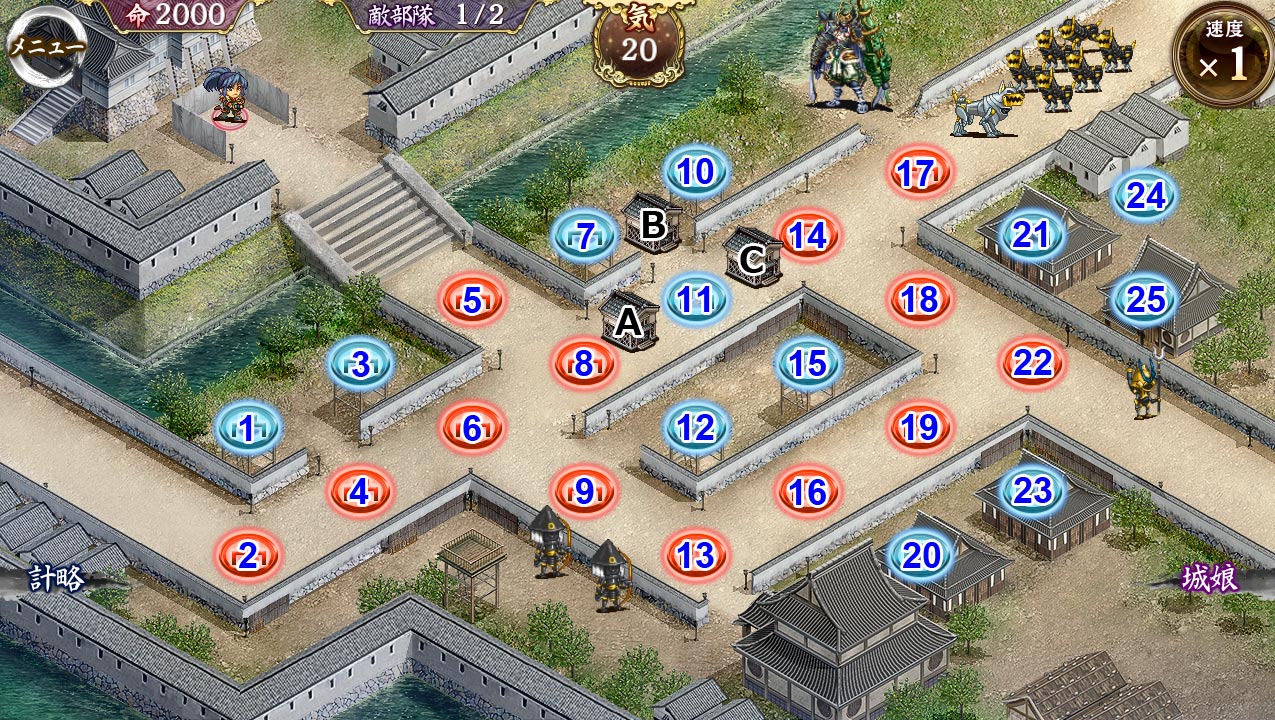Select blue deployment tile 24
Image resolution: width=1275 pixels, height=720 pixels.
point(1145,197)
